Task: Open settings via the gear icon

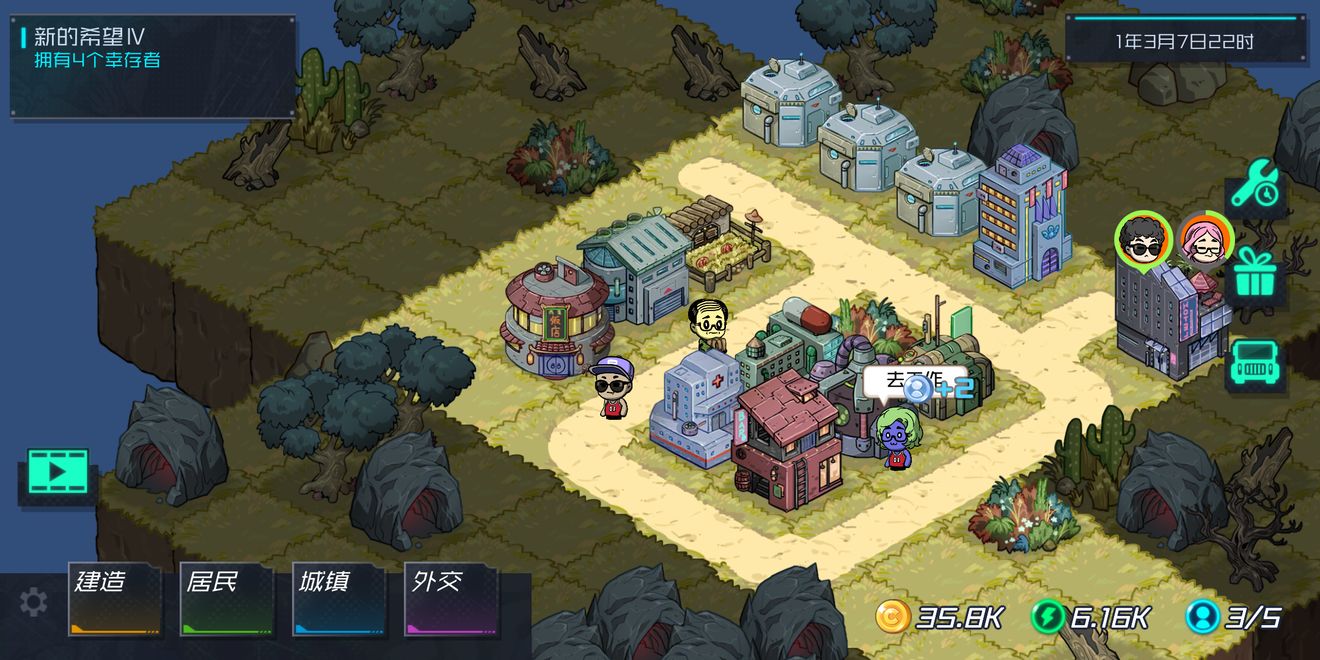Action: point(33,602)
